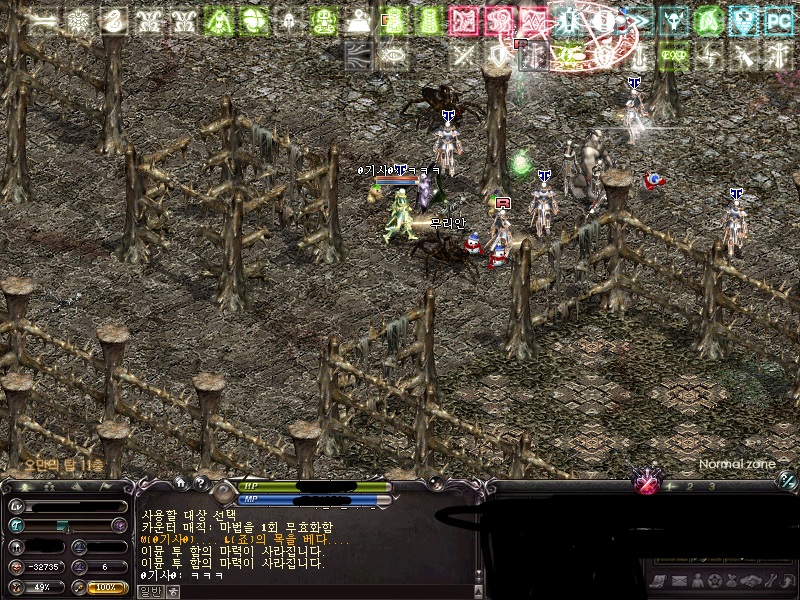Select hotbar page 3
Viewport: 800px width, 600px height.
[x=711, y=486]
